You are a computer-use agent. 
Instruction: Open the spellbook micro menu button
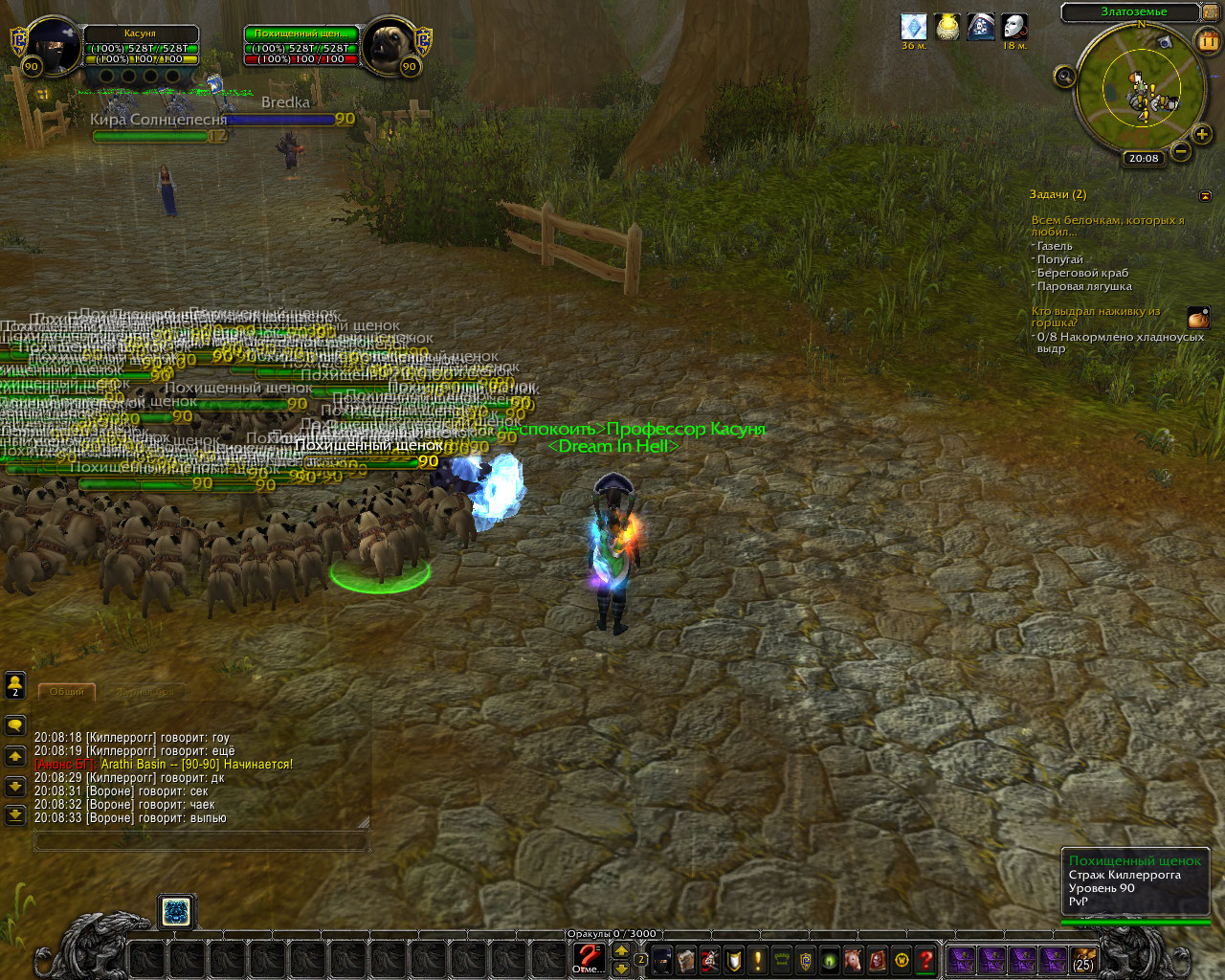point(686,960)
